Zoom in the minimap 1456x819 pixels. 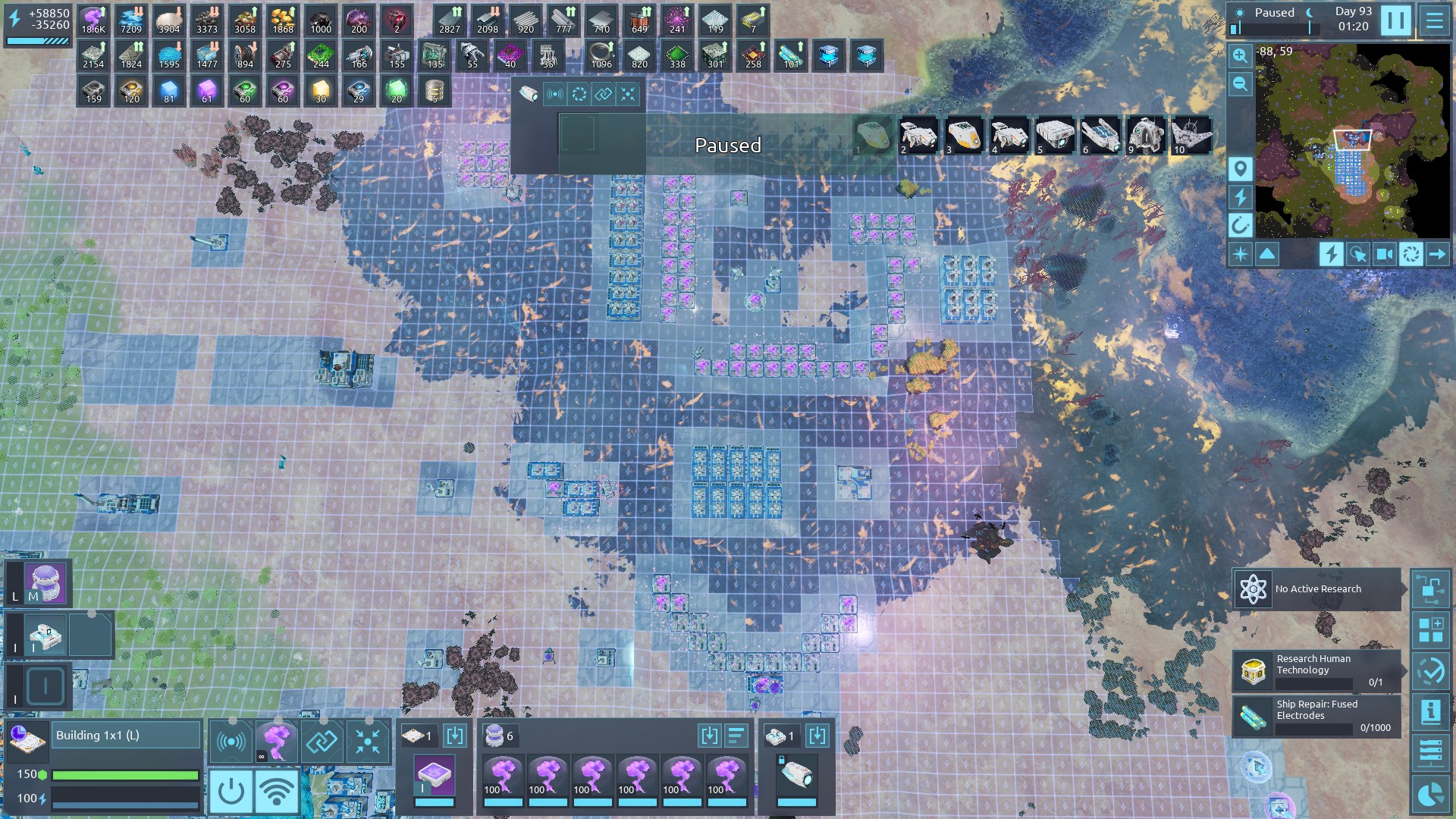click(1240, 55)
